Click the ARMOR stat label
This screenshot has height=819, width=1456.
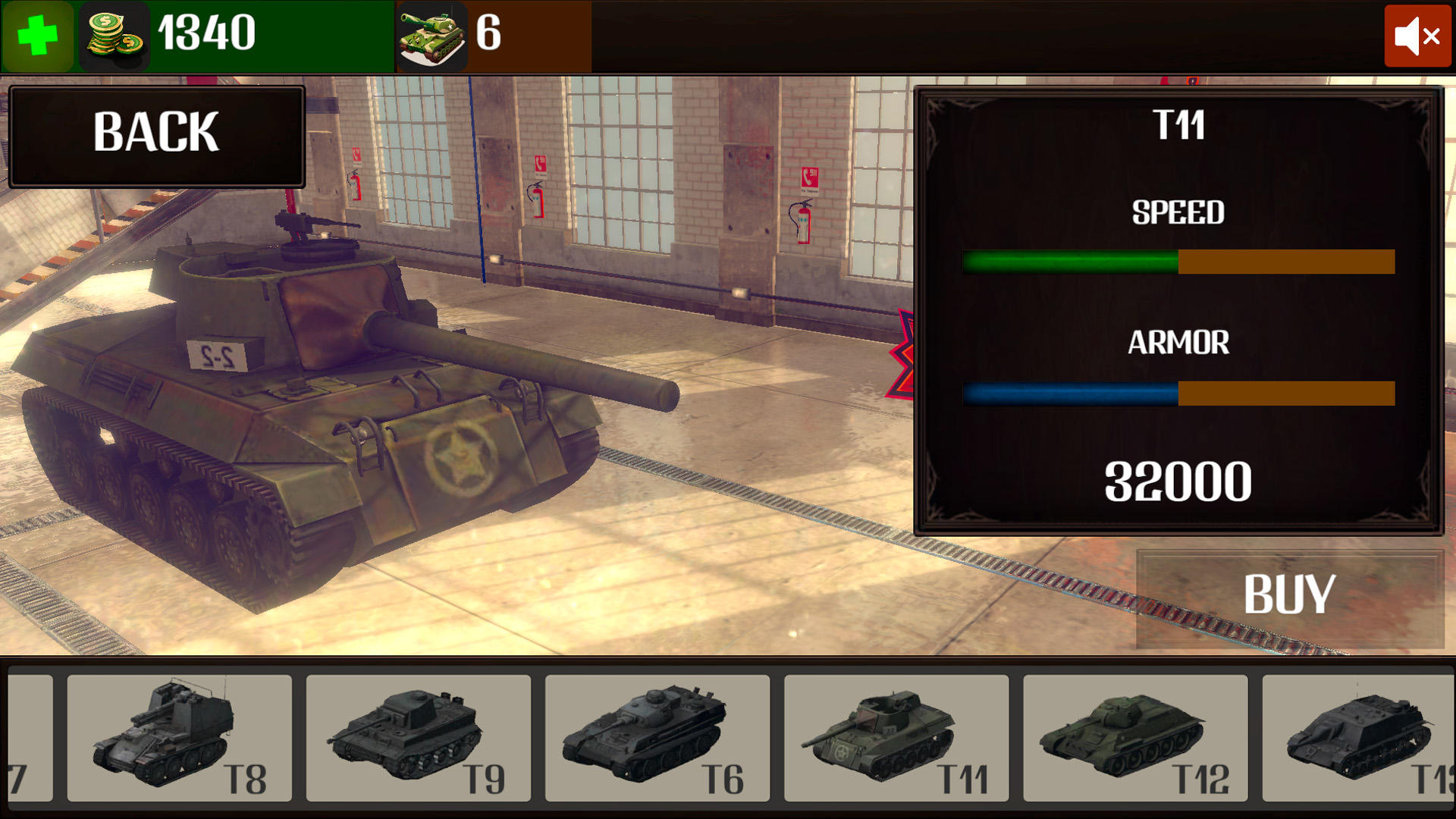(x=1179, y=343)
